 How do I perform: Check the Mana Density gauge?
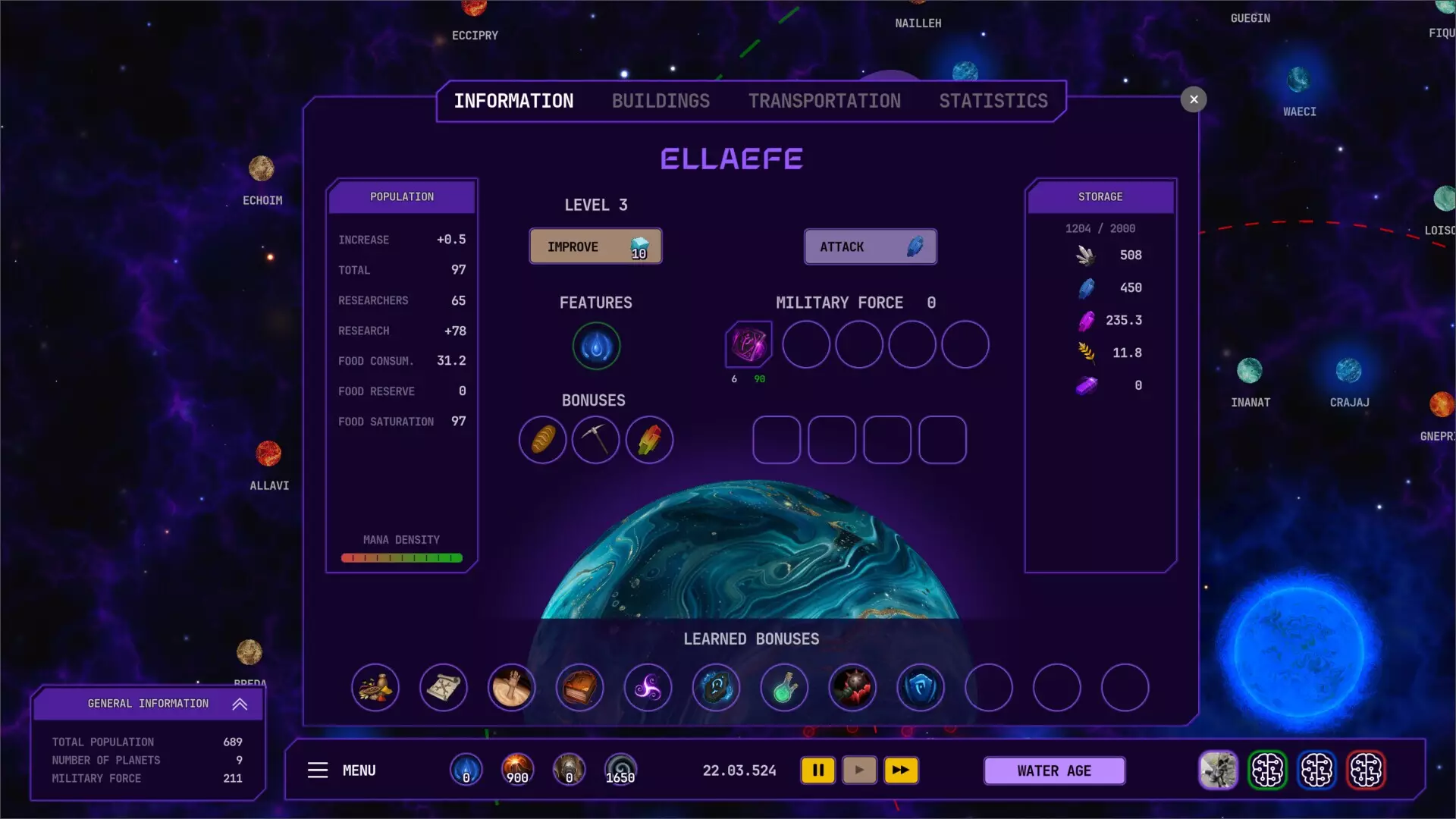tap(402, 557)
